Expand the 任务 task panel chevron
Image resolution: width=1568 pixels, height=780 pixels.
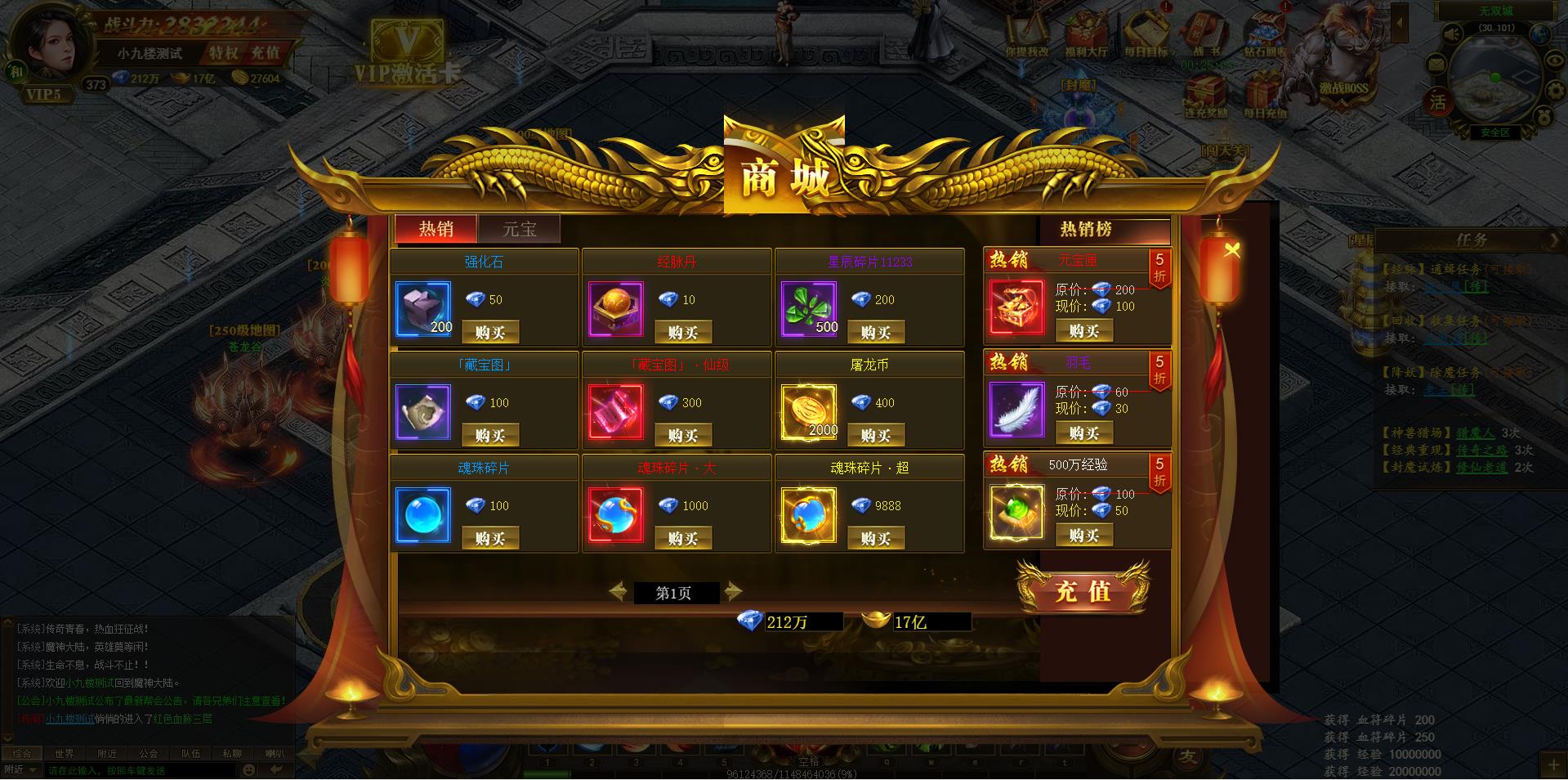tap(1556, 240)
